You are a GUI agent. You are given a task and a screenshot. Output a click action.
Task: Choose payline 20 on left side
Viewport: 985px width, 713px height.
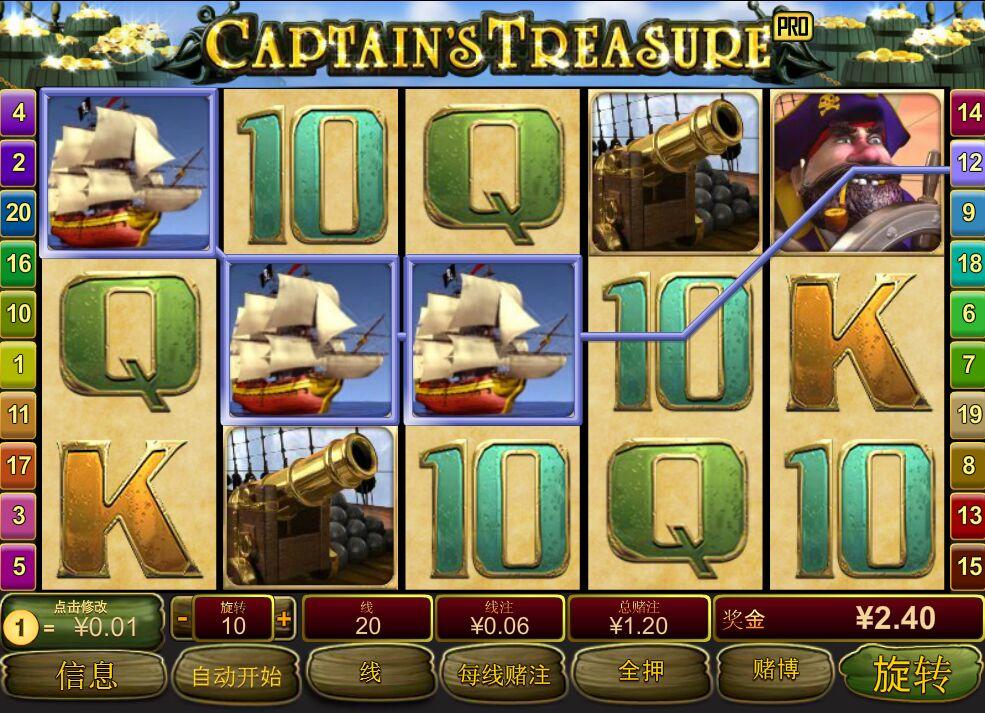[18, 212]
